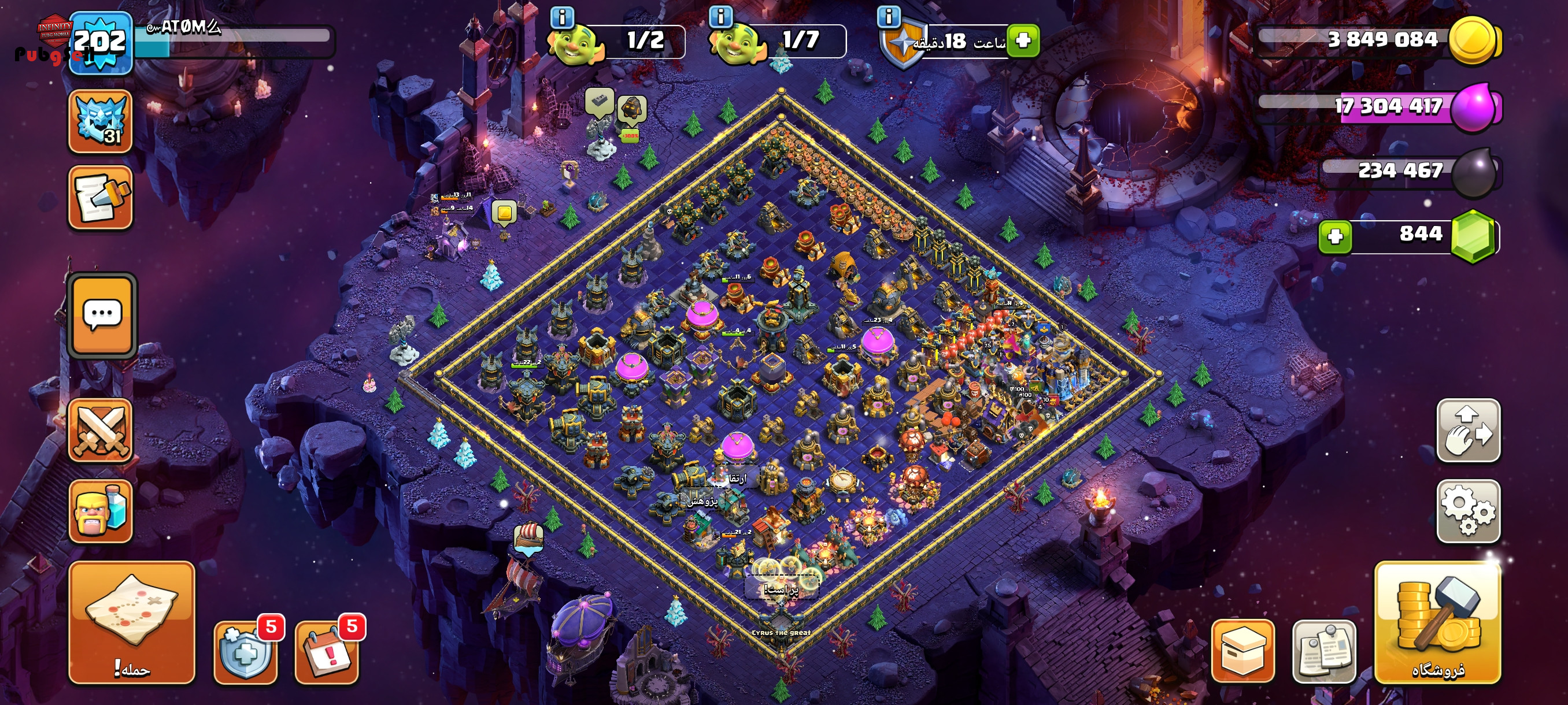Open the chat speech bubble panel
This screenshot has height=705, width=1568.
pyautogui.click(x=102, y=314)
